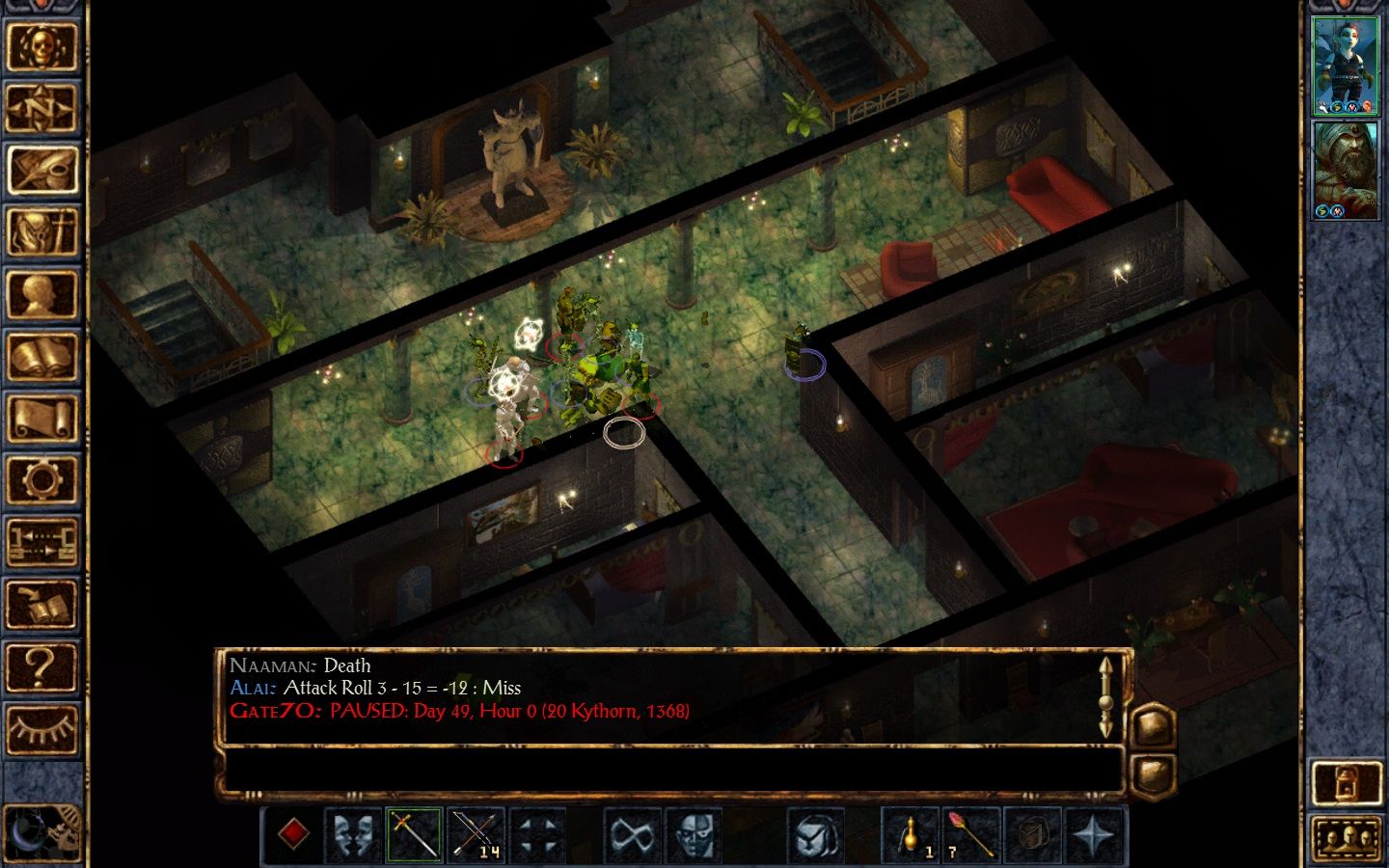Activate the star special abilities button
This screenshot has width=1389, height=868.
point(1094,834)
